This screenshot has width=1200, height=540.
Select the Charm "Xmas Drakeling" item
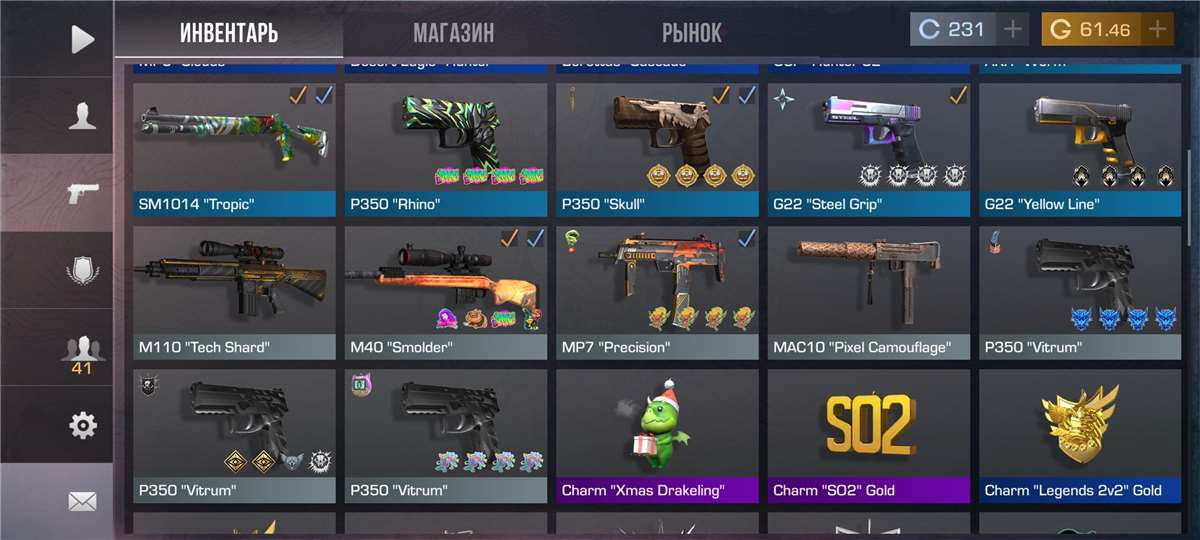(657, 435)
